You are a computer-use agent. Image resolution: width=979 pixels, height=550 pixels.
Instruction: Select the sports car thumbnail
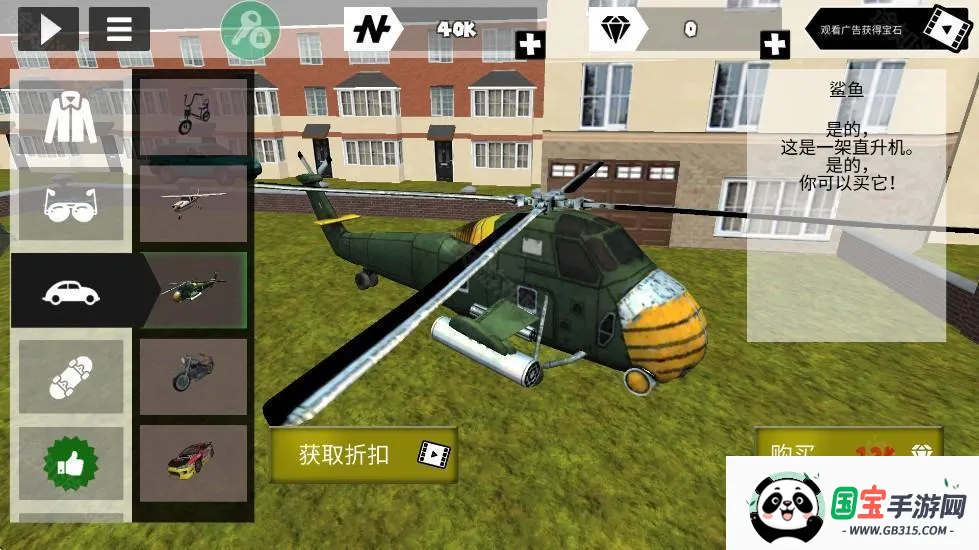coord(193,463)
